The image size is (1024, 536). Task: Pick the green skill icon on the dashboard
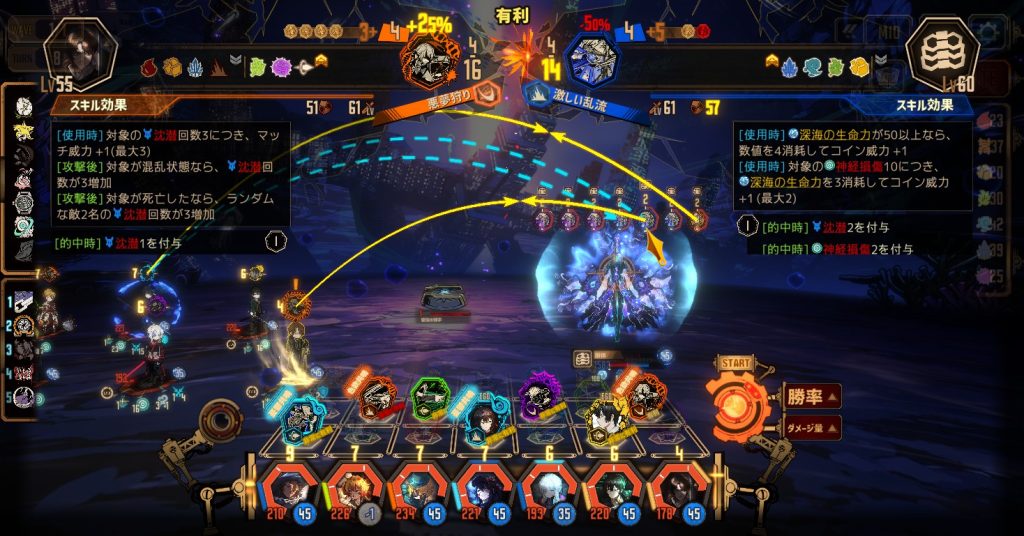[x=432, y=397]
